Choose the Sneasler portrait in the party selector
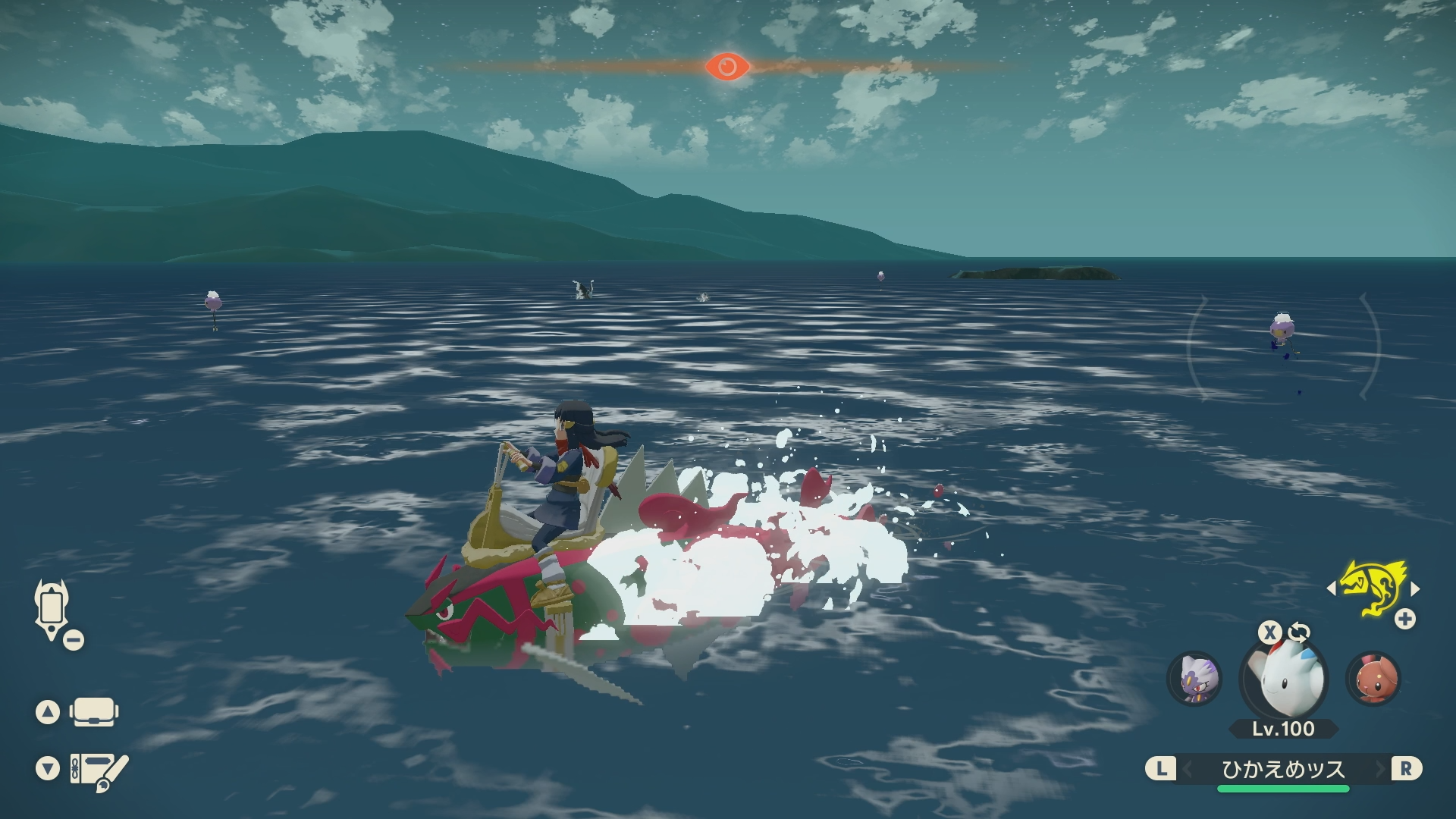This screenshot has height=819, width=1456. pos(1195,678)
